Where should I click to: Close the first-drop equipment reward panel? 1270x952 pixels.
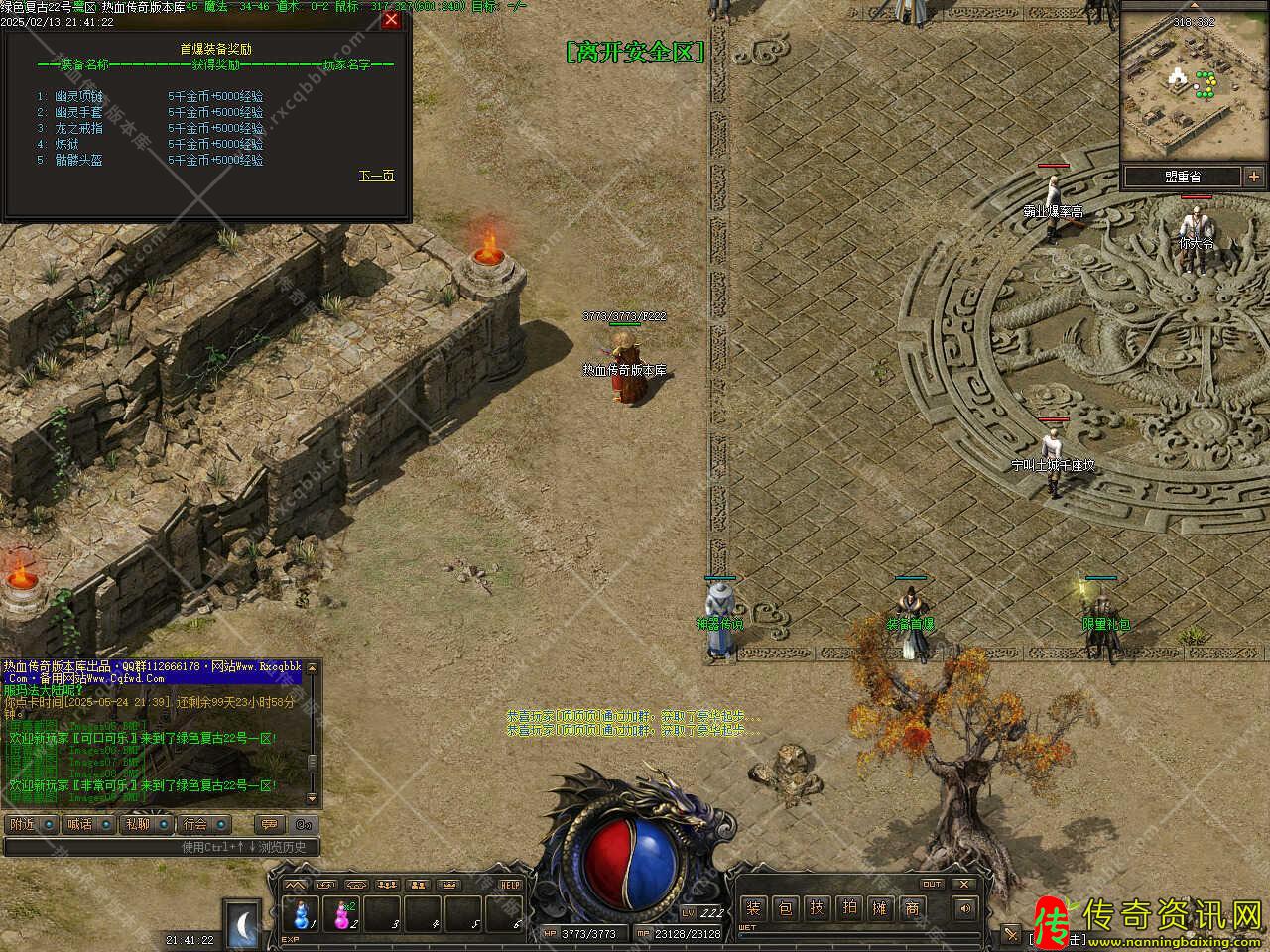point(392,20)
